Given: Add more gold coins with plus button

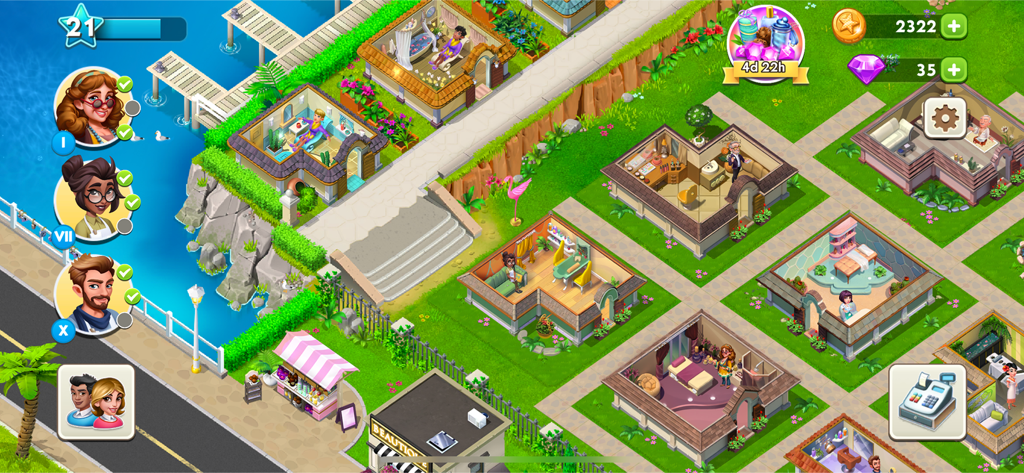Looking at the screenshot, I should pos(954,26).
